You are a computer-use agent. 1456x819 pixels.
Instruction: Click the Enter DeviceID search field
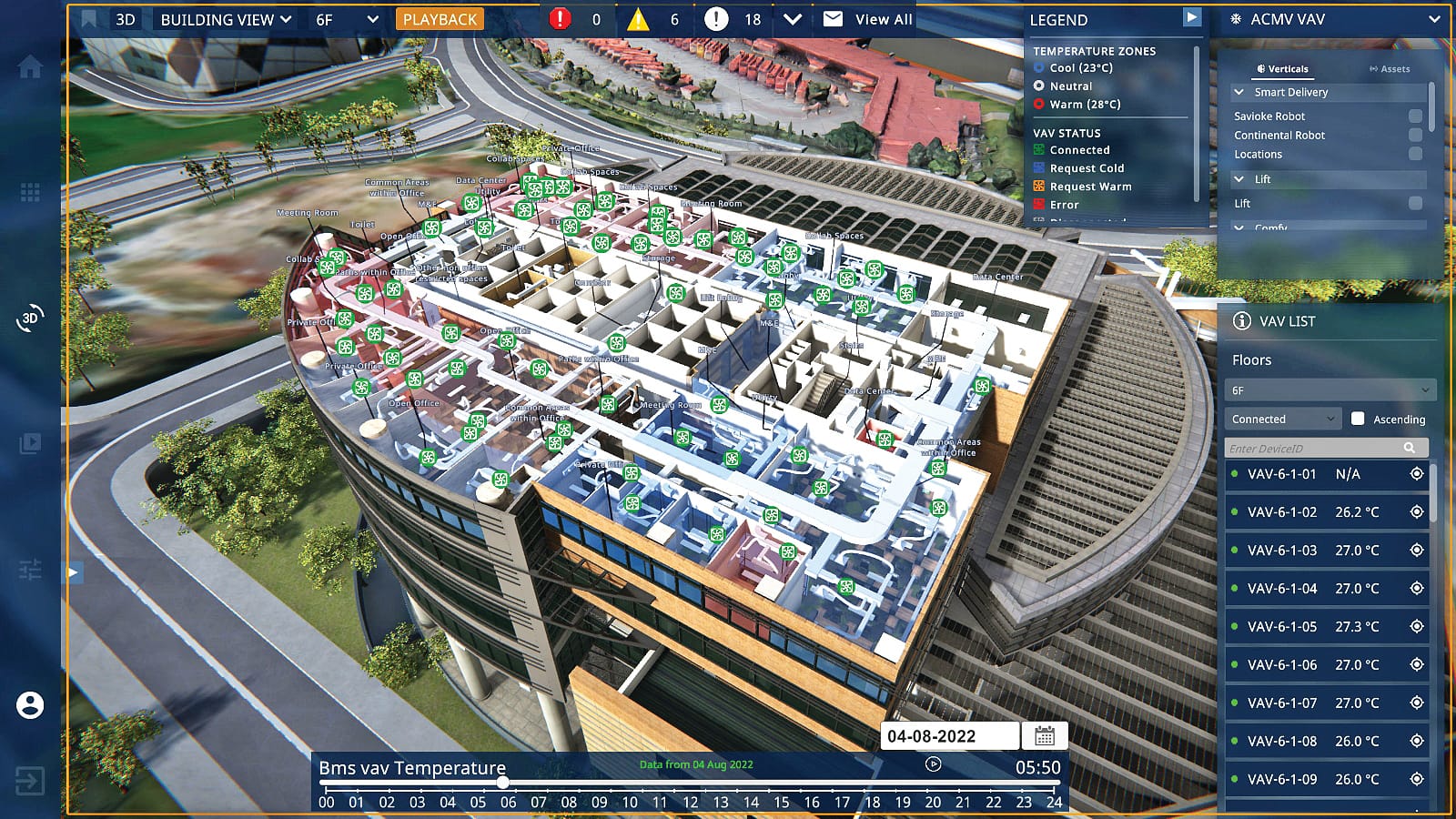click(x=1310, y=448)
